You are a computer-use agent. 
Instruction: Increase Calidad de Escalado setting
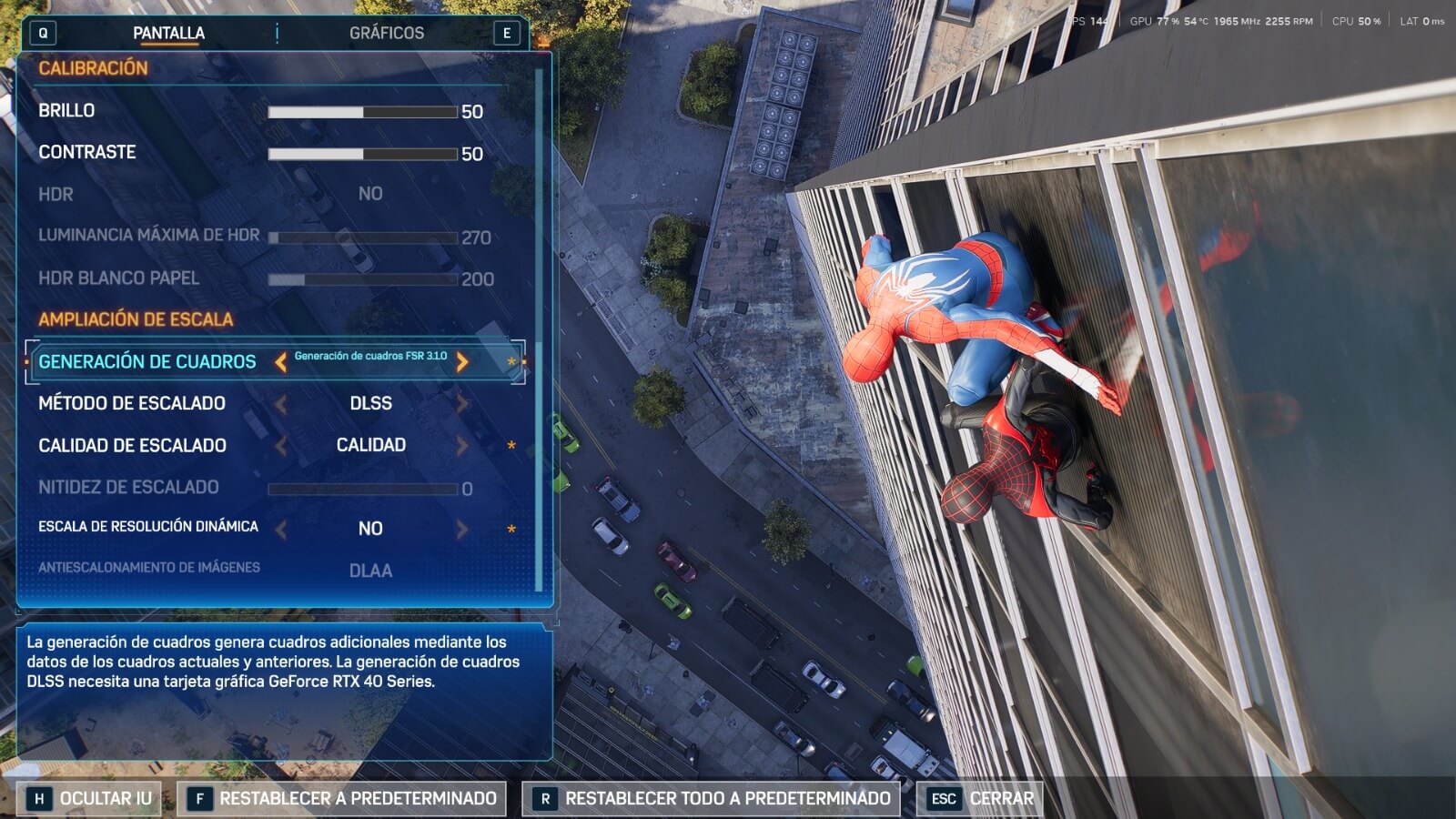coord(462,445)
